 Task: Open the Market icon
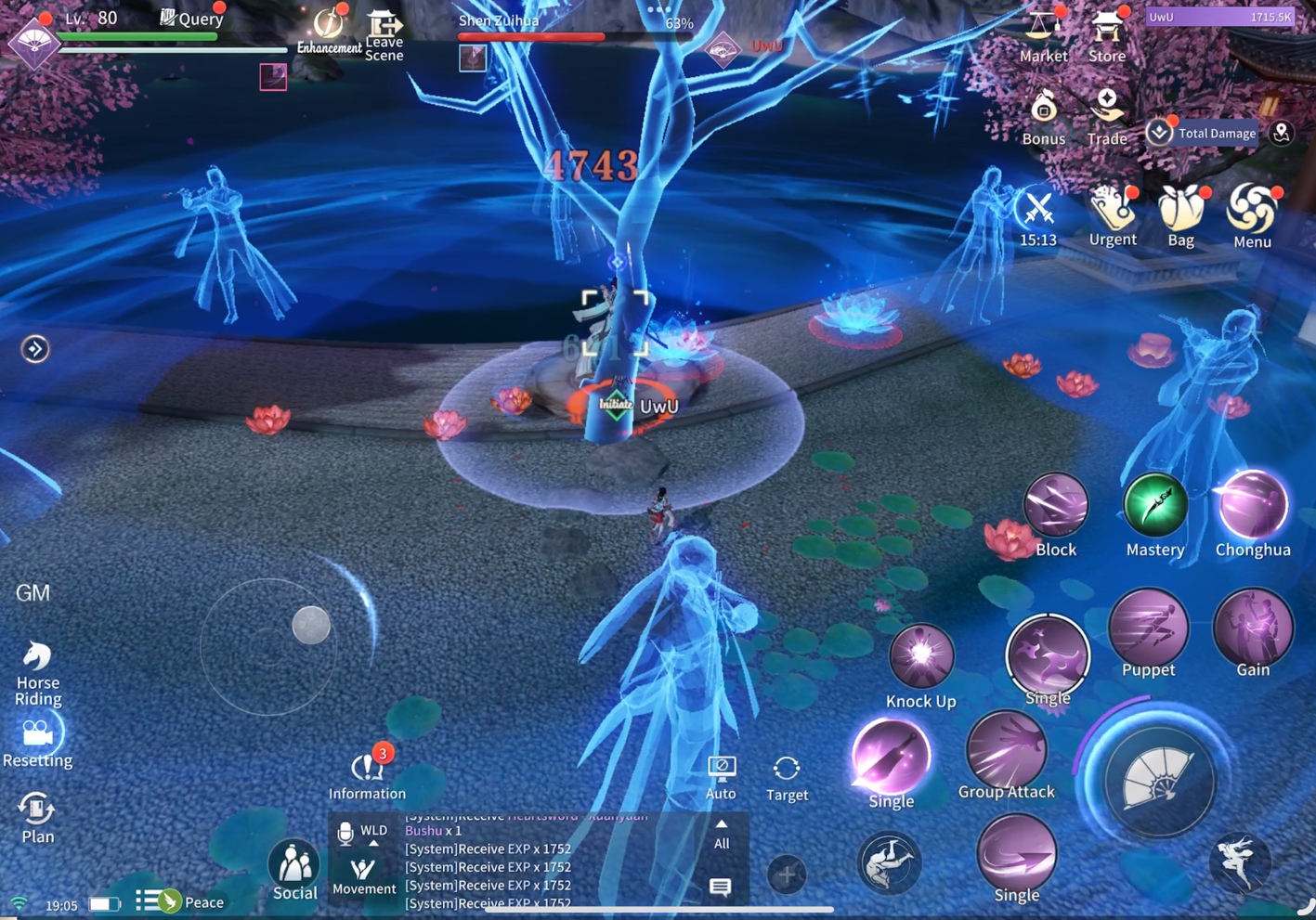[x=1043, y=33]
